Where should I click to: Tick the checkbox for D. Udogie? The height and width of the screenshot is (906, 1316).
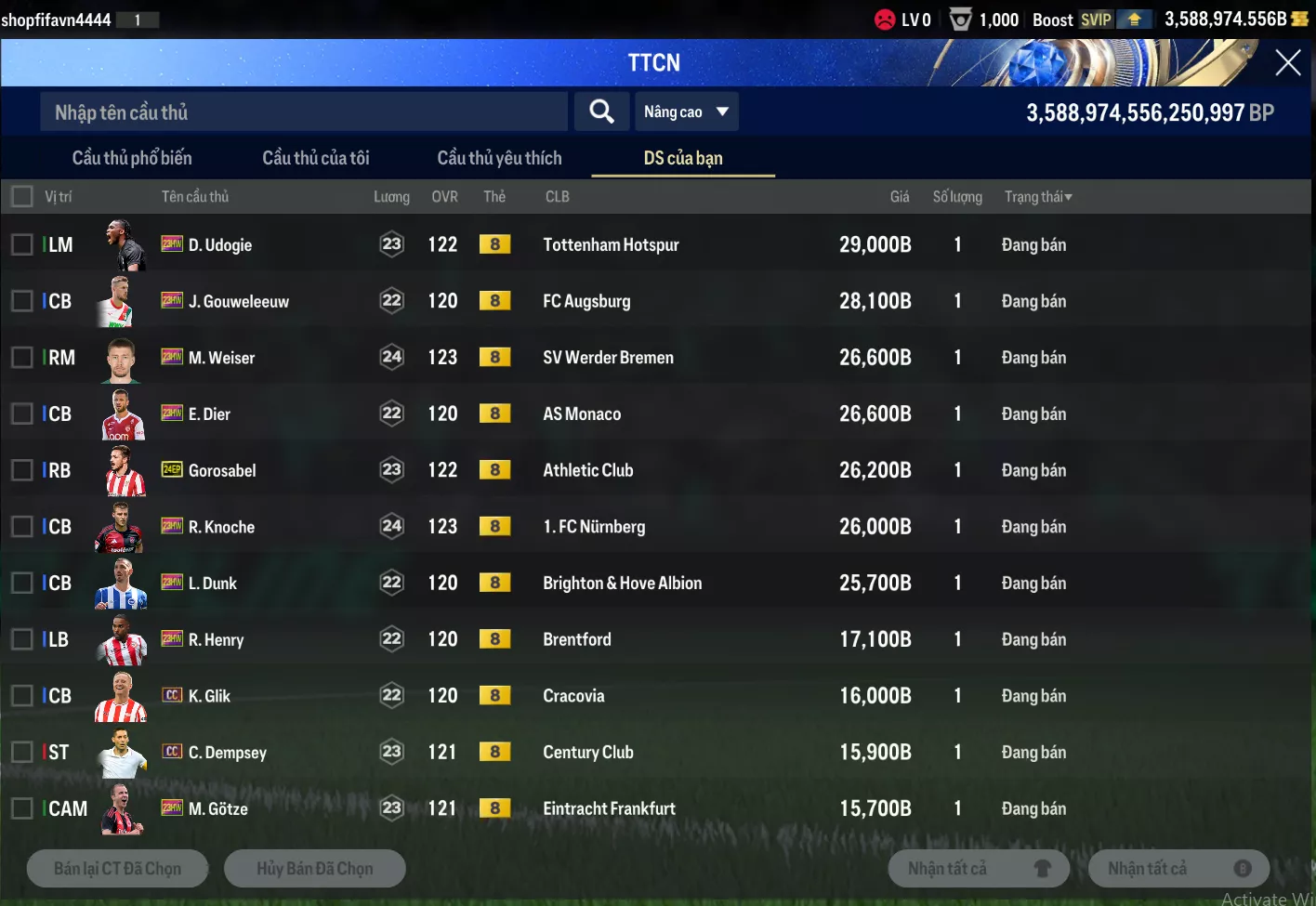point(21,244)
